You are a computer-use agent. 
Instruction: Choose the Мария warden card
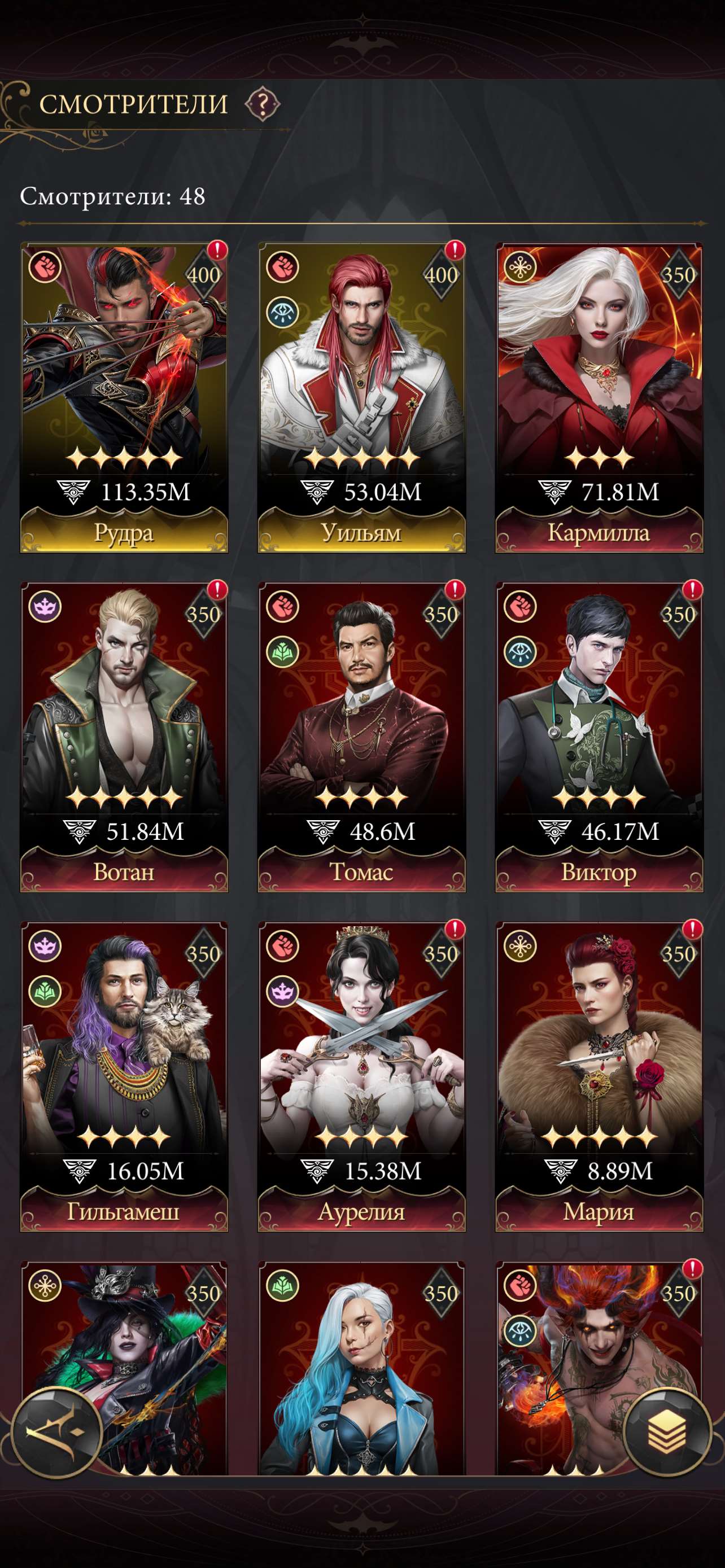tap(599, 1076)
